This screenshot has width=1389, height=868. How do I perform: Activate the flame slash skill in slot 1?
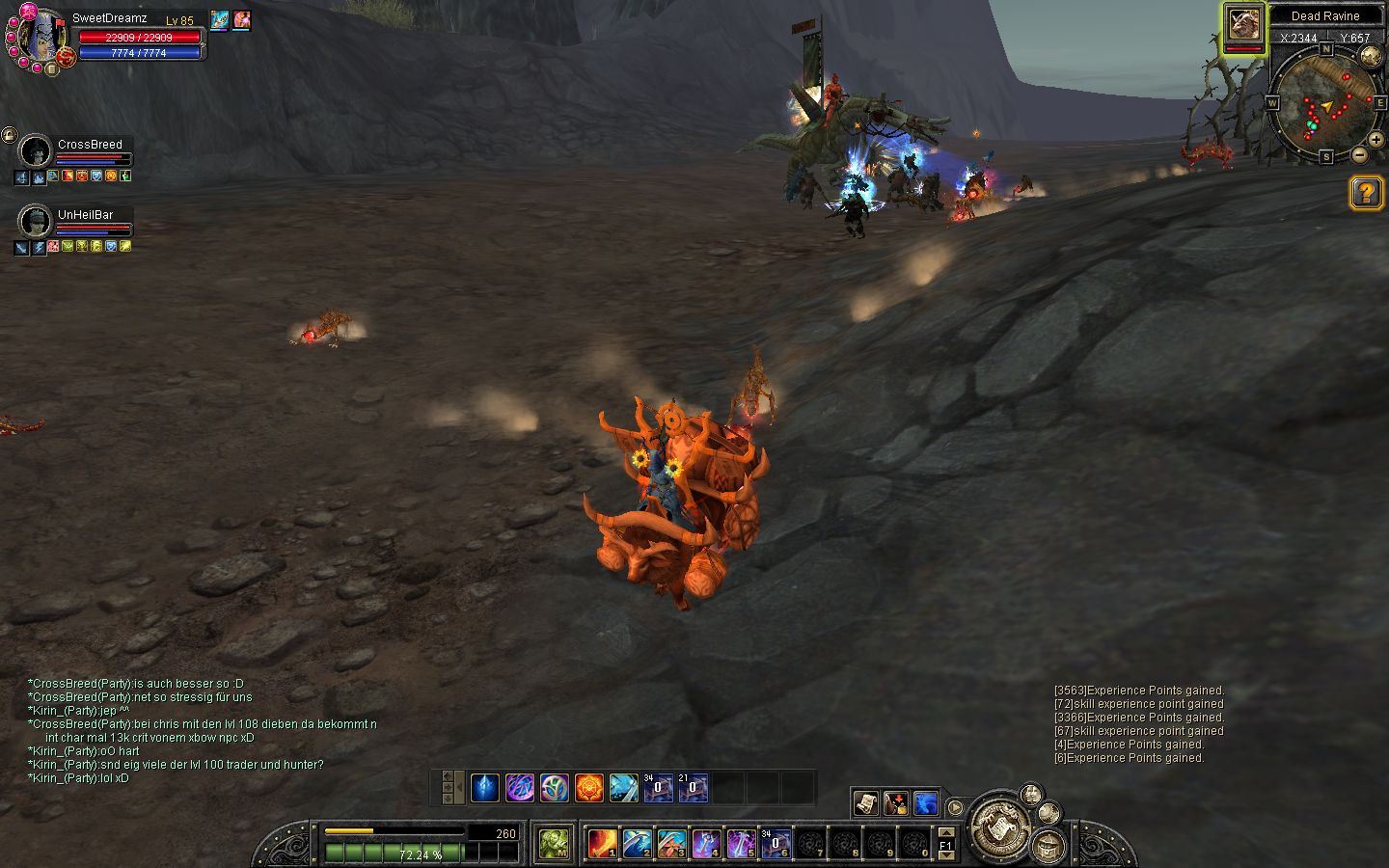tap(603, 844)
